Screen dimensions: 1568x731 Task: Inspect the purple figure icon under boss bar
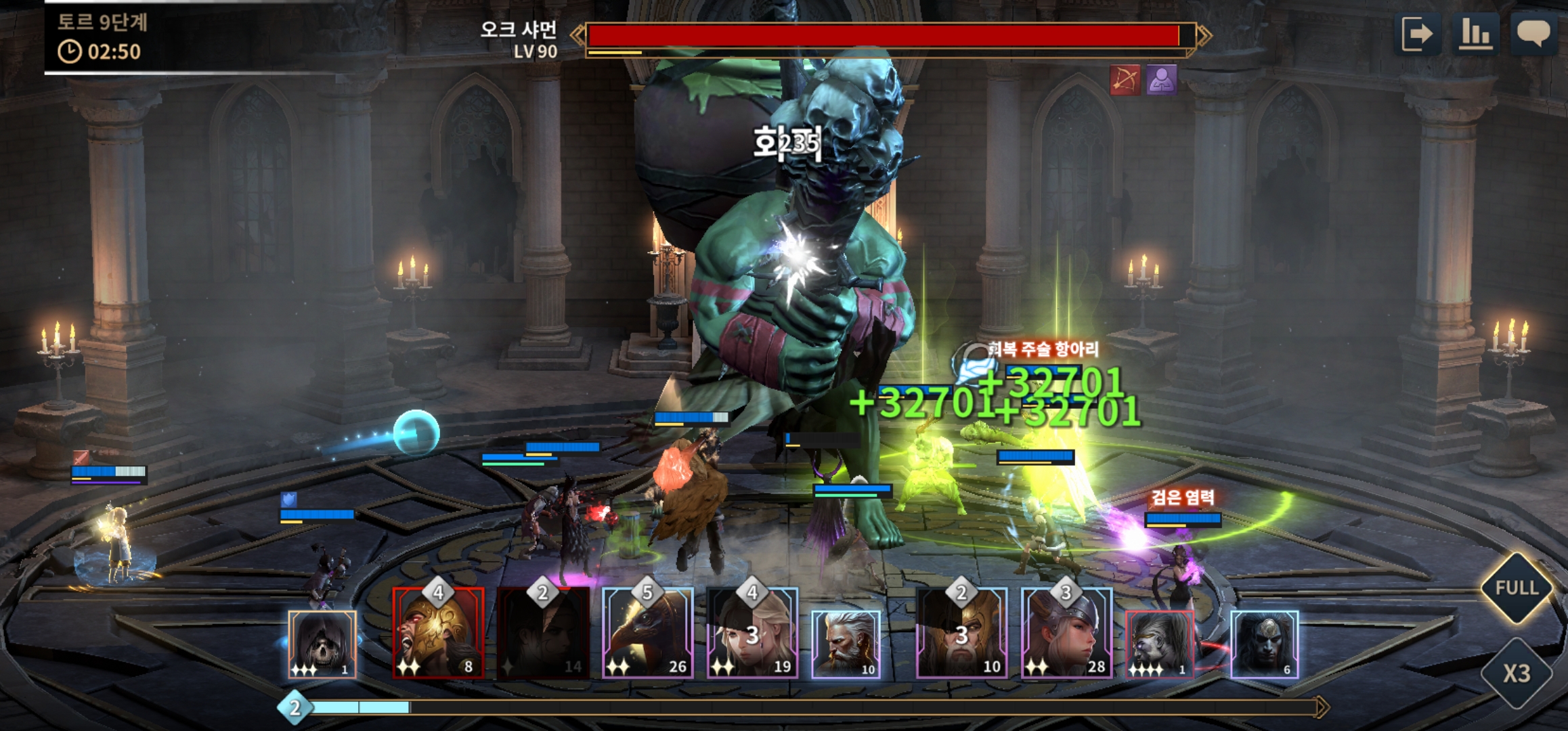(x=1161, y=81)
